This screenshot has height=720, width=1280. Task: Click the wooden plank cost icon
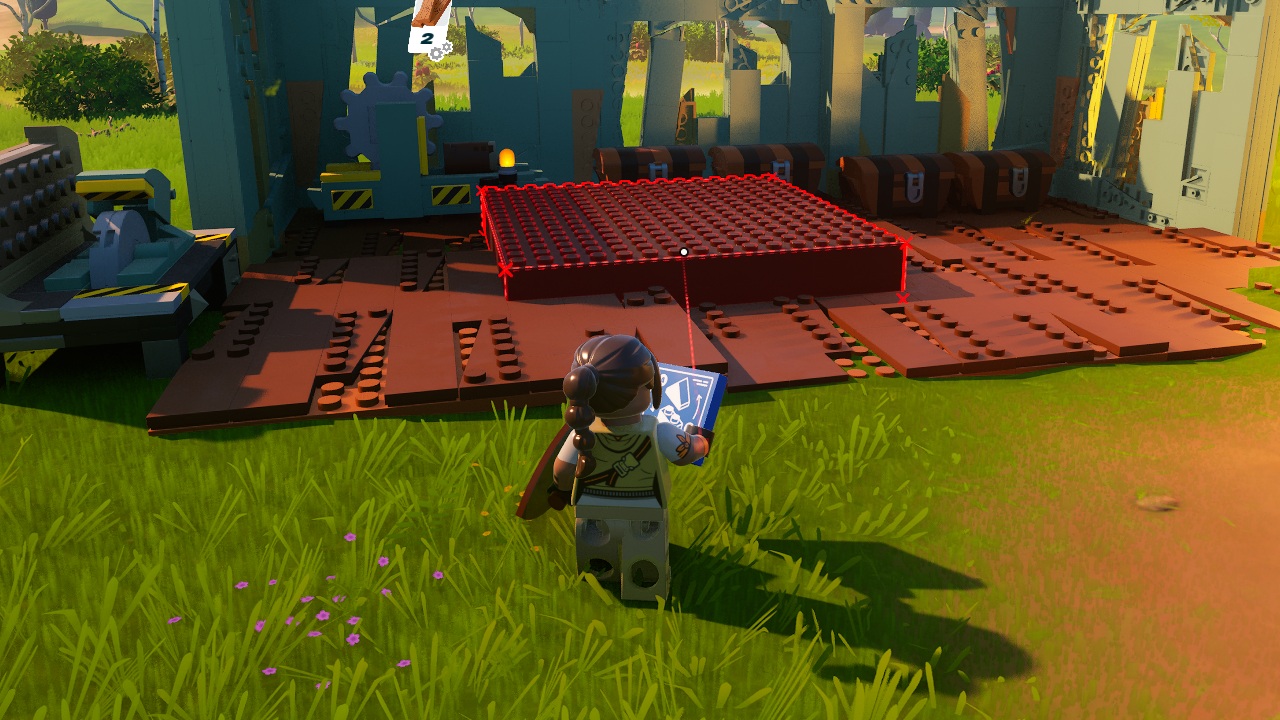[432, 12]
